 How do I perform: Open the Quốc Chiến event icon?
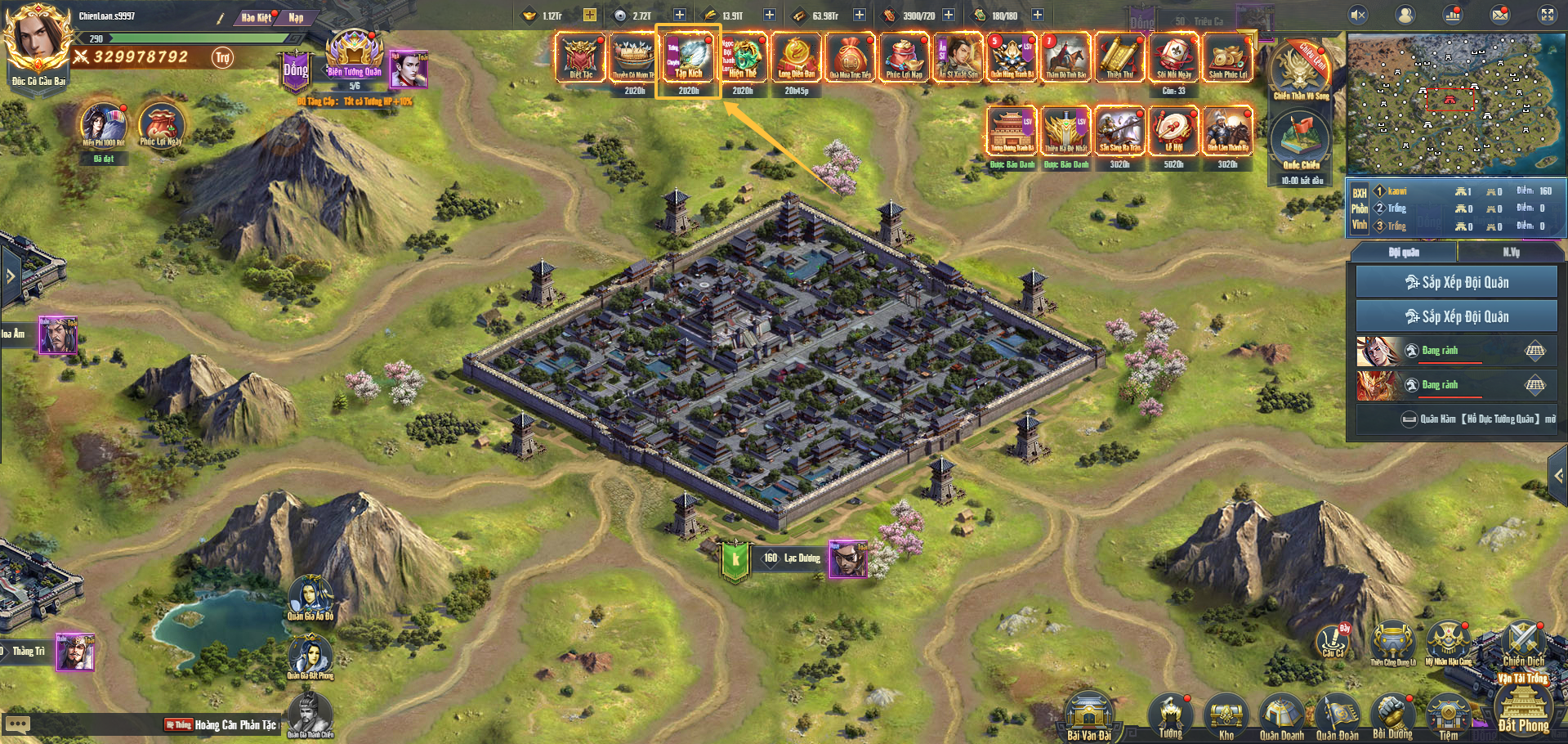click(1301, 139)
